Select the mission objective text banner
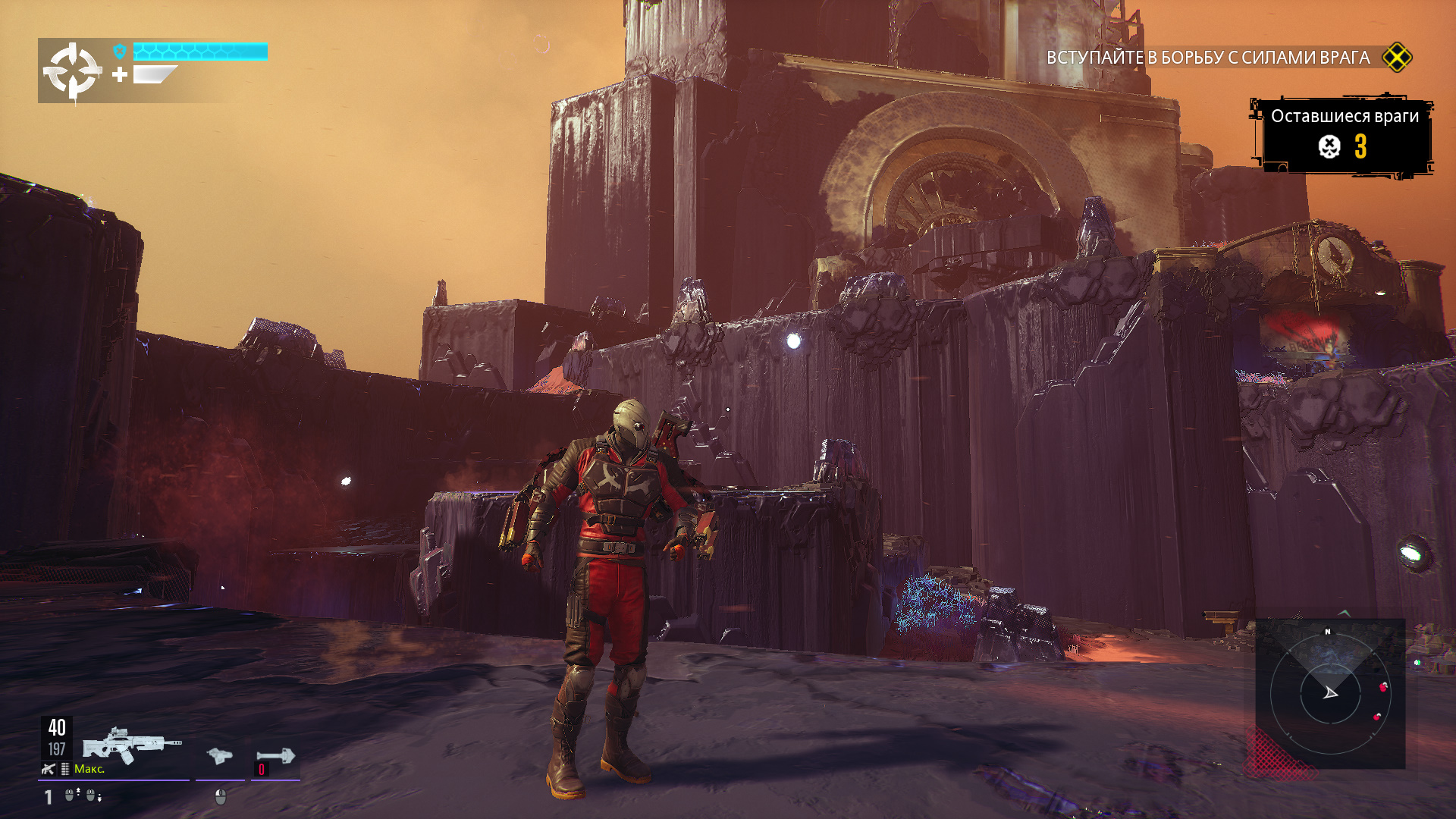 pos(1207,58)
